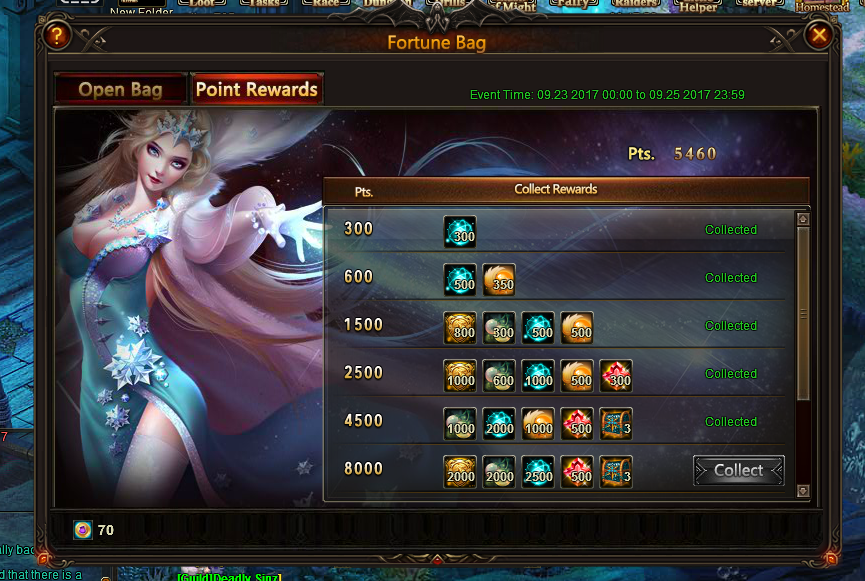The height and width of the screenshot is (581, 865).
Task: View the cyan 2500 orb in the 8000 row
Action: click(x=538, y=472)
